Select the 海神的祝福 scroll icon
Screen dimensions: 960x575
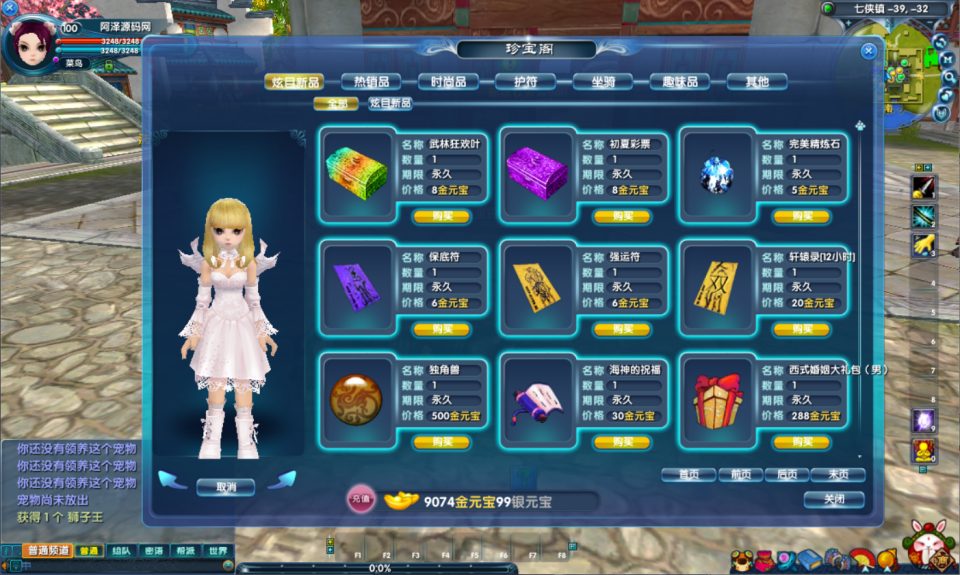[x=538, y=400]
